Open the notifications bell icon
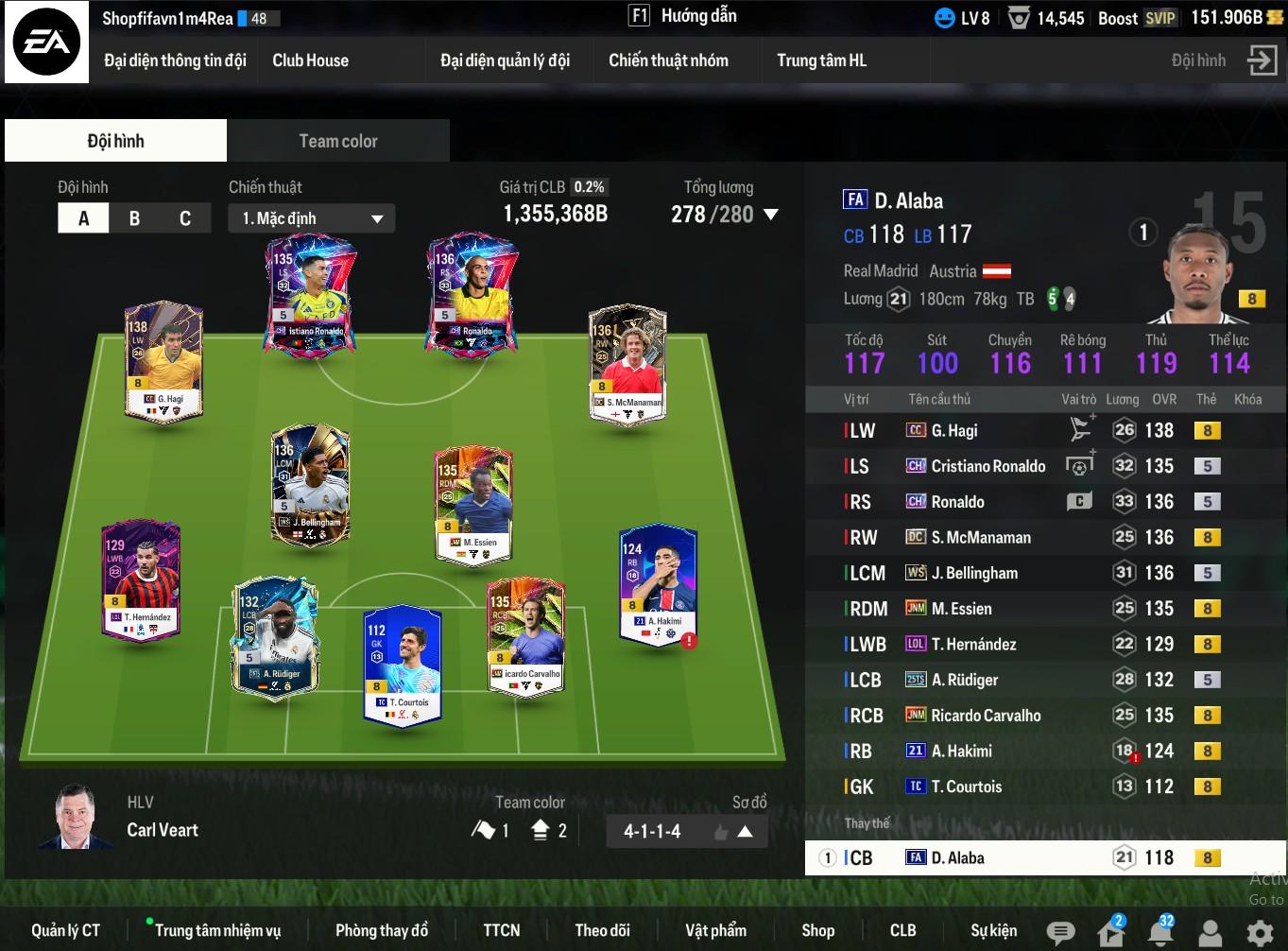 click(x=1160, y=933)
